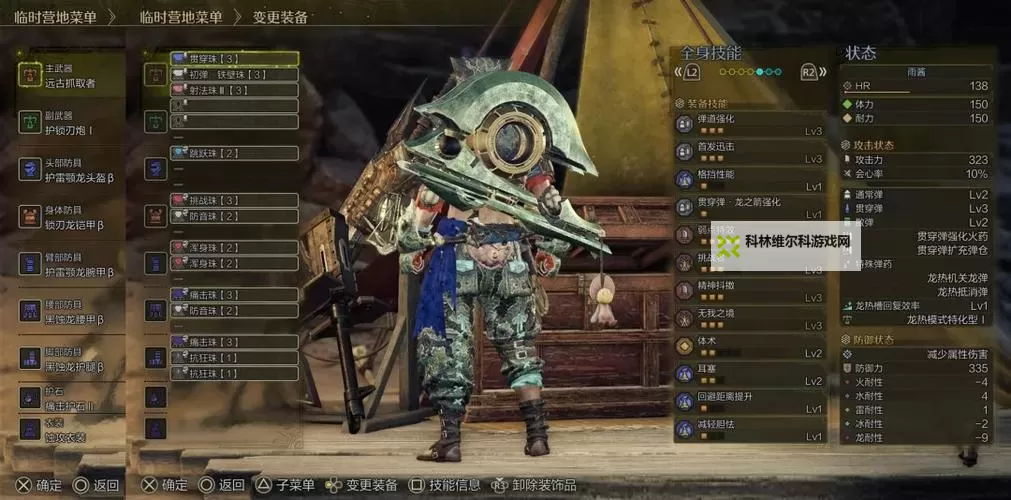The image size is (1011, 500).
Task: Pick the 跳跃珠【2】 decoration slot
Action: click(x=234, y=153)
